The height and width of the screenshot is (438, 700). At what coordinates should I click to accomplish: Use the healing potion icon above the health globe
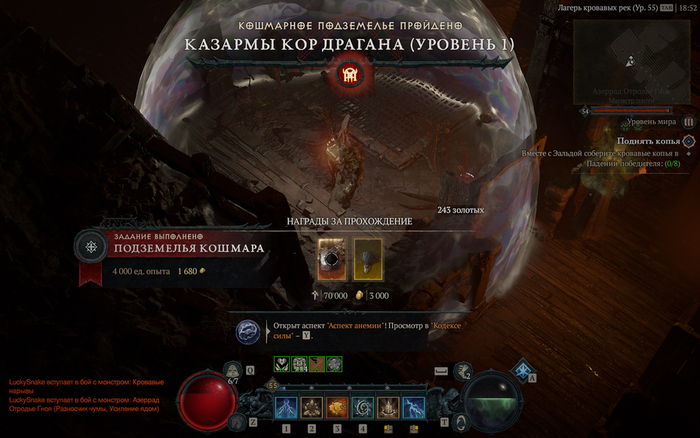click(233, 370)
